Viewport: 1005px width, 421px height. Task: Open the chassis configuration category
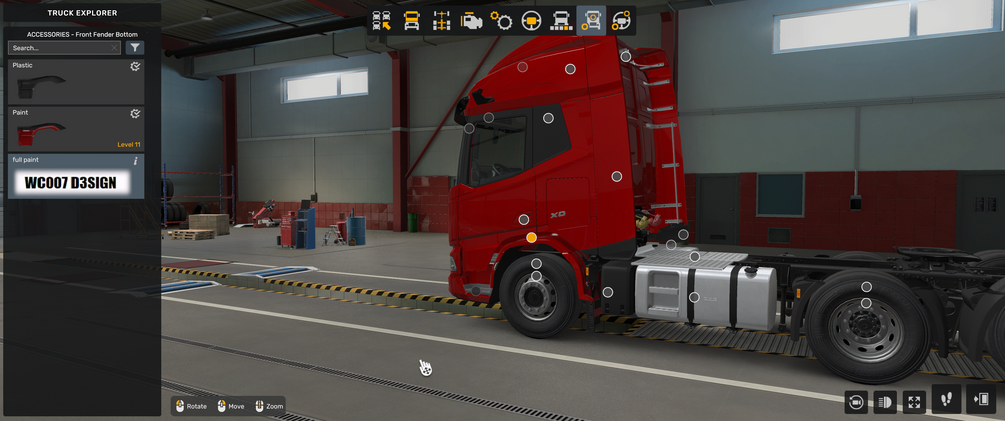(x=442, y=21)
